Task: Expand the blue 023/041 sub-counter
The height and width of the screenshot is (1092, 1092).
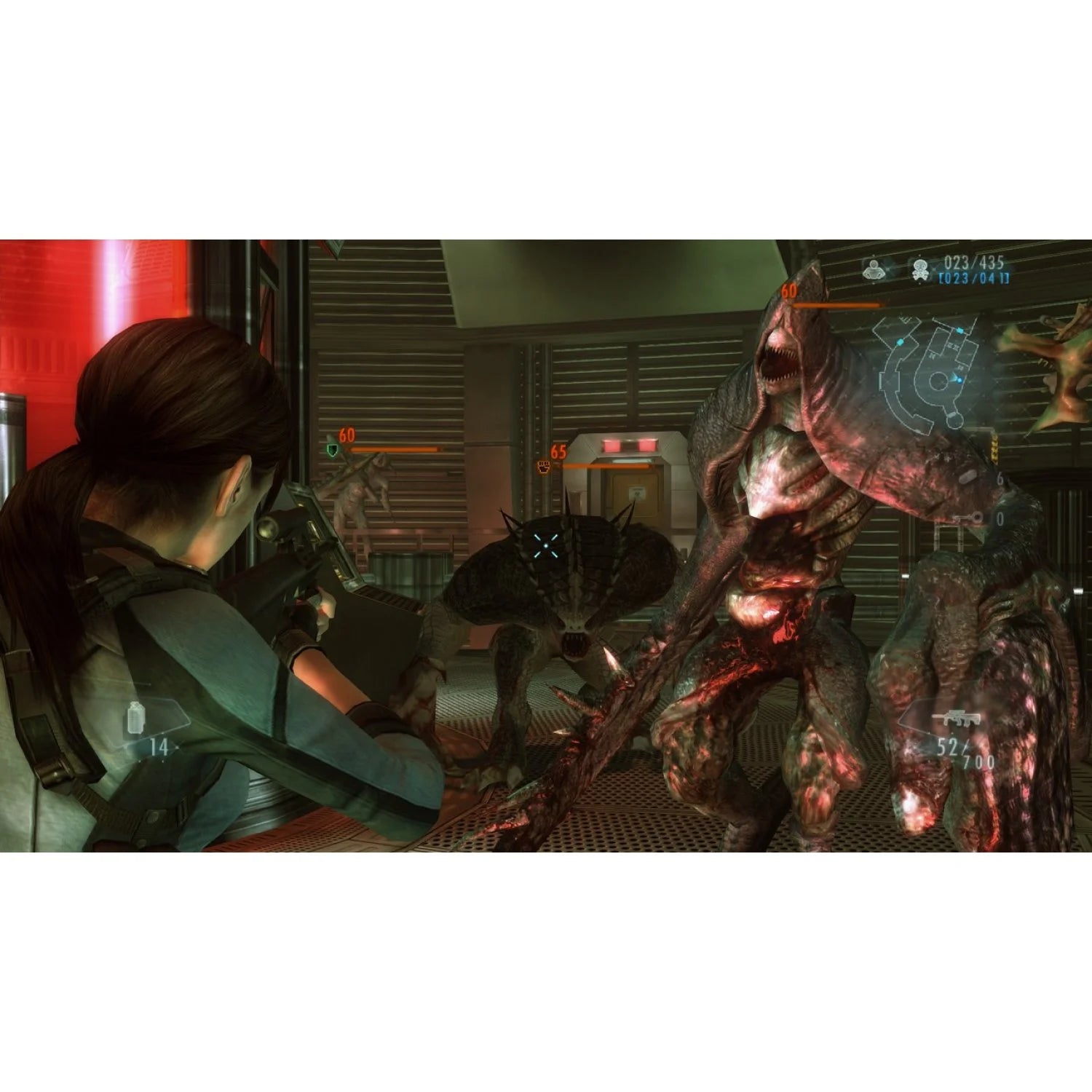Action: point(973,279)
